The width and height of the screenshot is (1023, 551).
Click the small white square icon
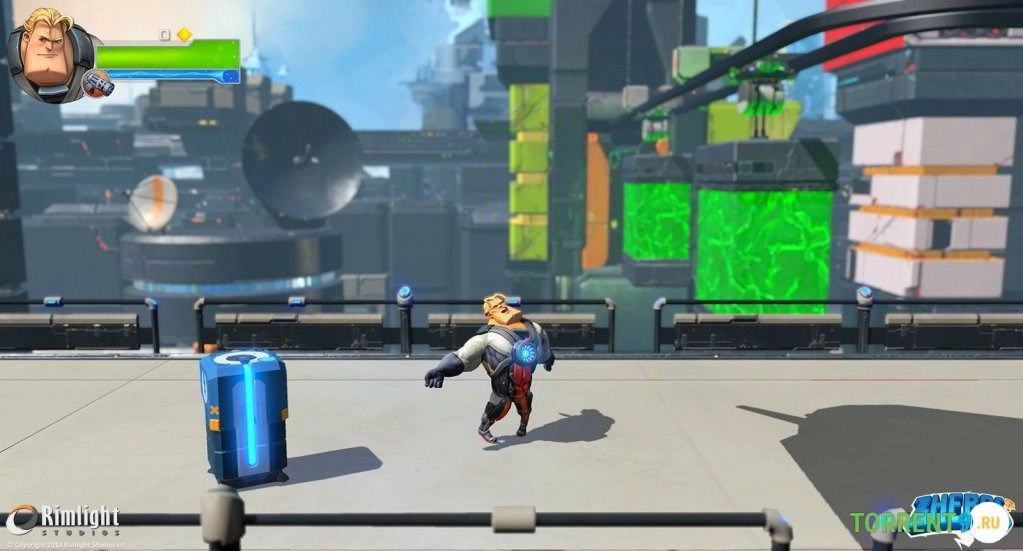[166, 34]
